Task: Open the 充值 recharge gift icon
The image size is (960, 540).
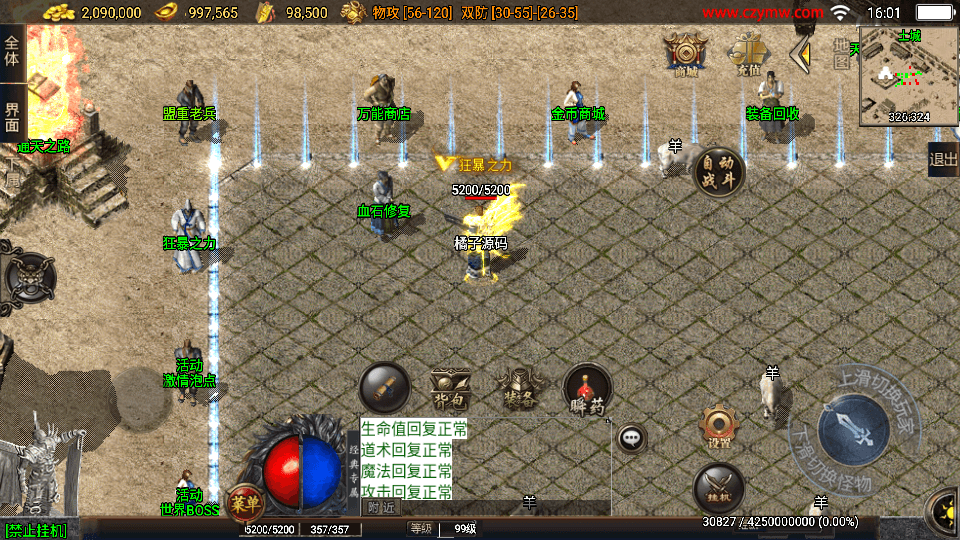Action: tap(747, 53)
